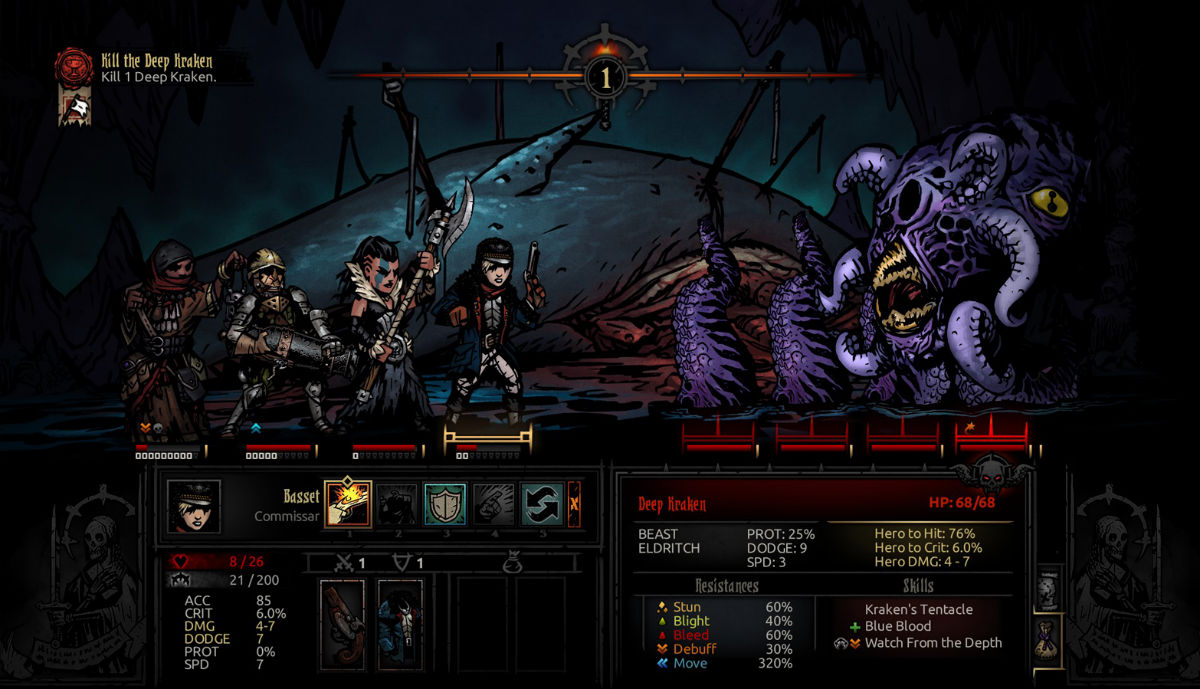Screen dimensions: 1200x689
Task: Use the flaming pistol shot skill
Action: [348, 505]
